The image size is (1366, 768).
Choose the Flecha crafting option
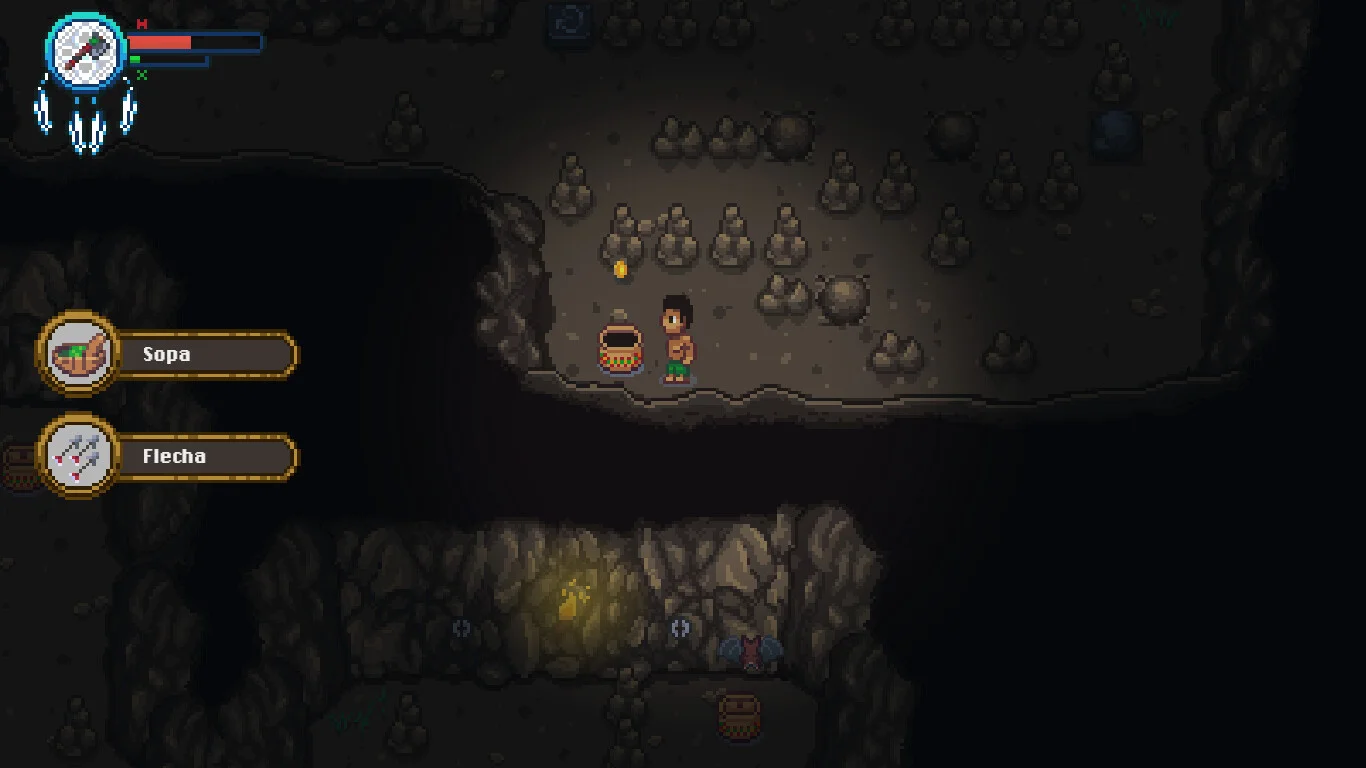168,457
